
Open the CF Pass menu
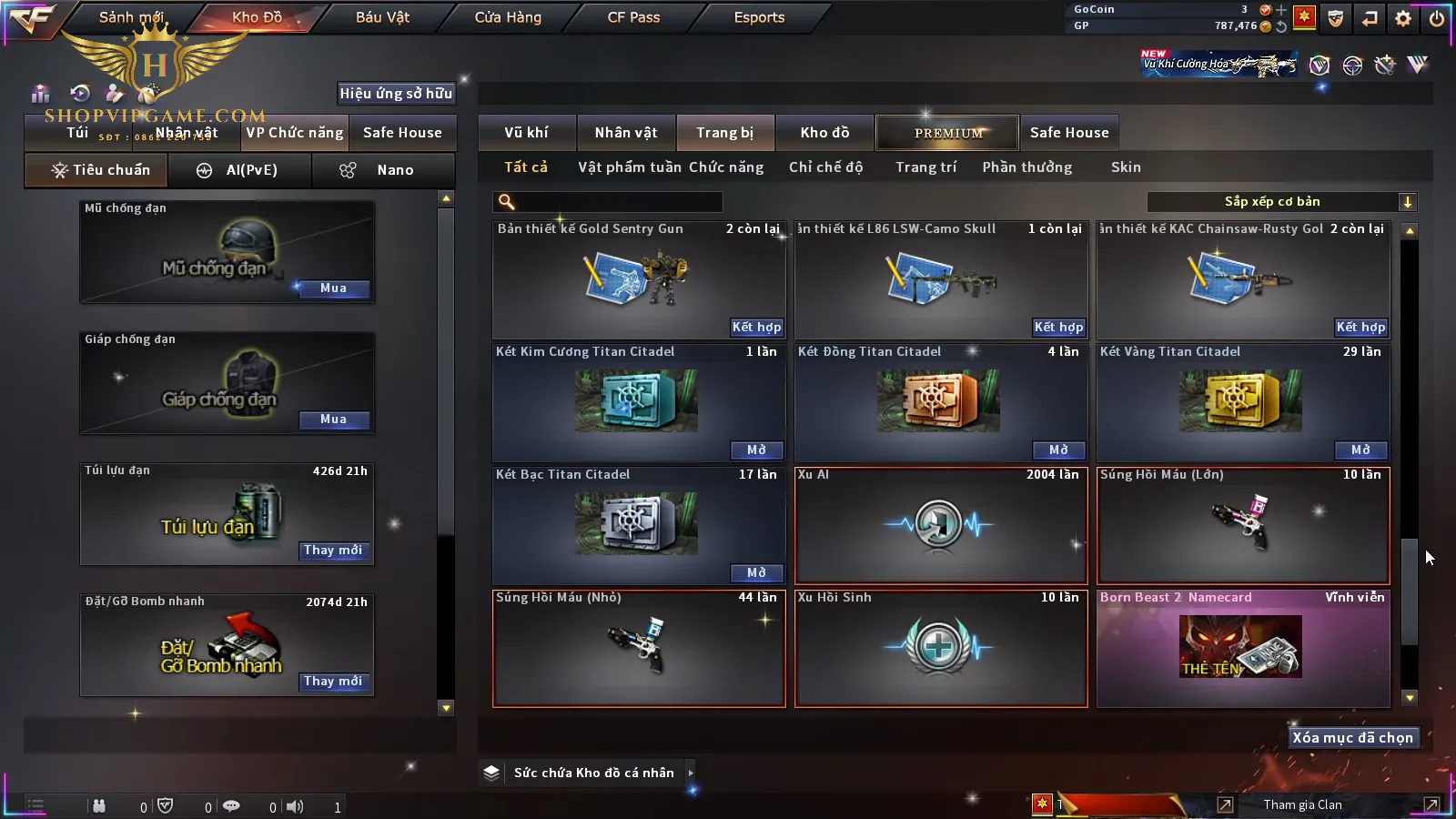[x=633, y=17]
